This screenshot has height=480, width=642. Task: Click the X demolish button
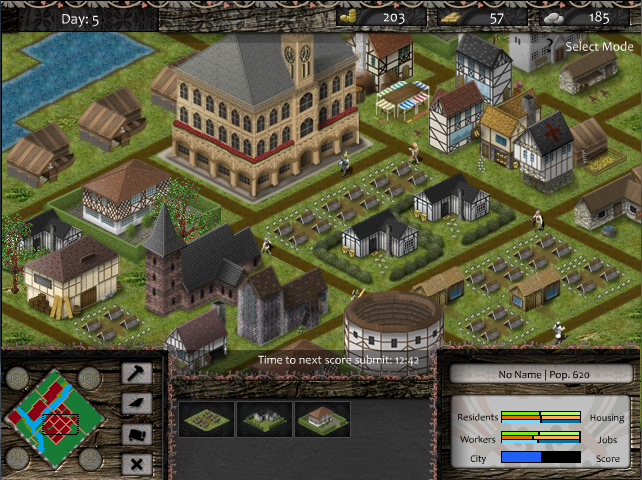click(136, 464)
